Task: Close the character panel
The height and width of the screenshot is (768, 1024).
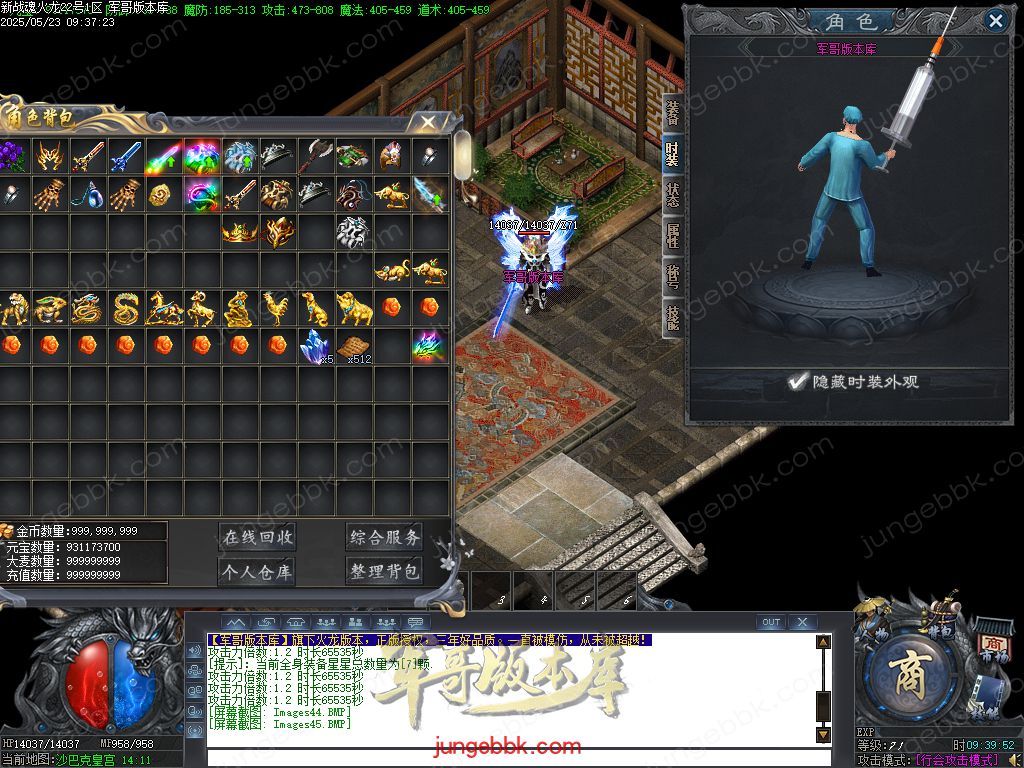Action: point(995,21)
